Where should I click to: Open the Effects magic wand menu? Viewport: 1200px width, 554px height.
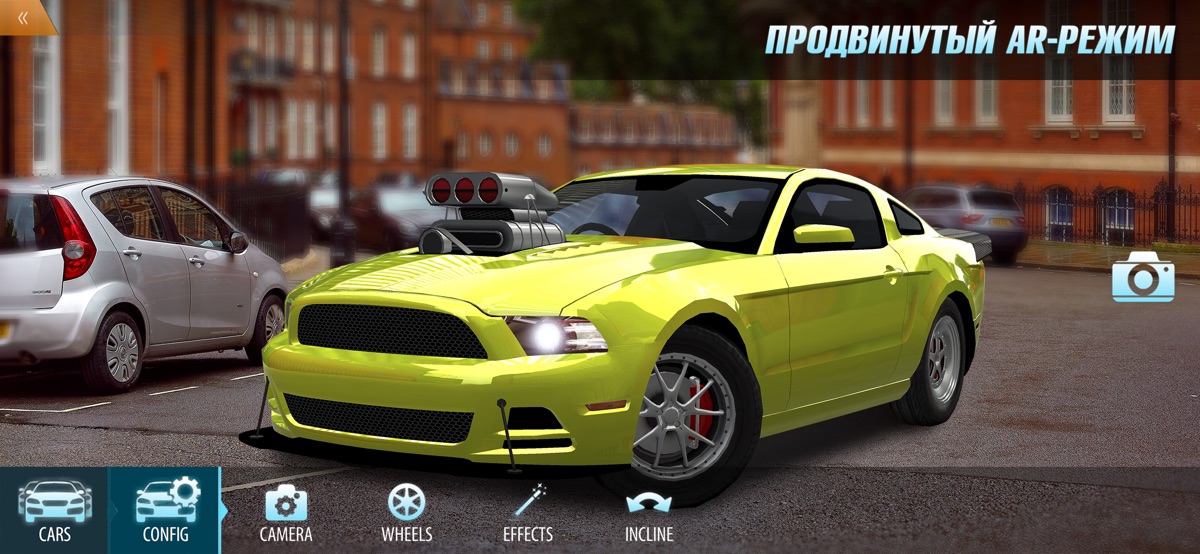pos(528,512)
